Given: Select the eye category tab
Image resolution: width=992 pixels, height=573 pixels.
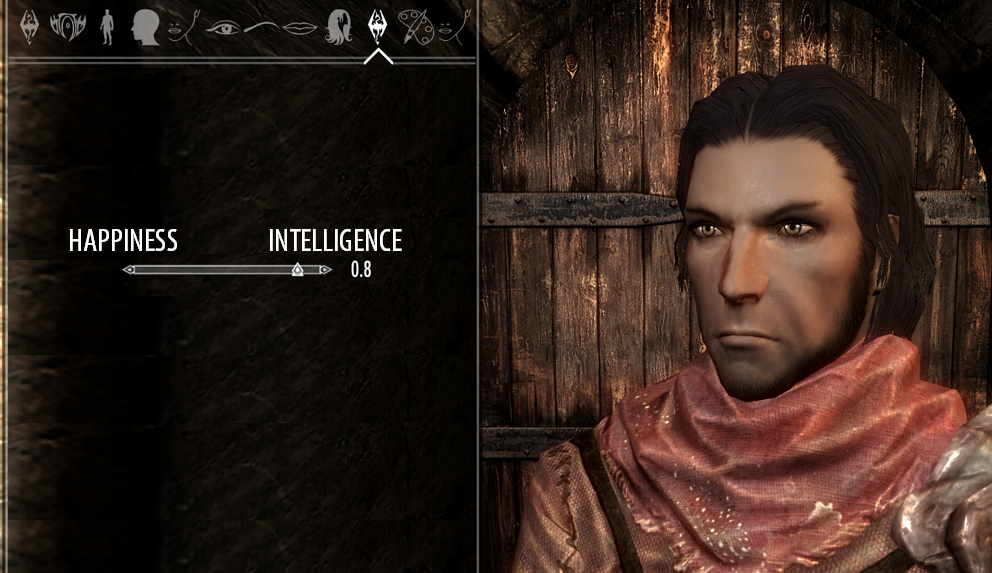Looking at the screenshot, I should tap(224, 27).
